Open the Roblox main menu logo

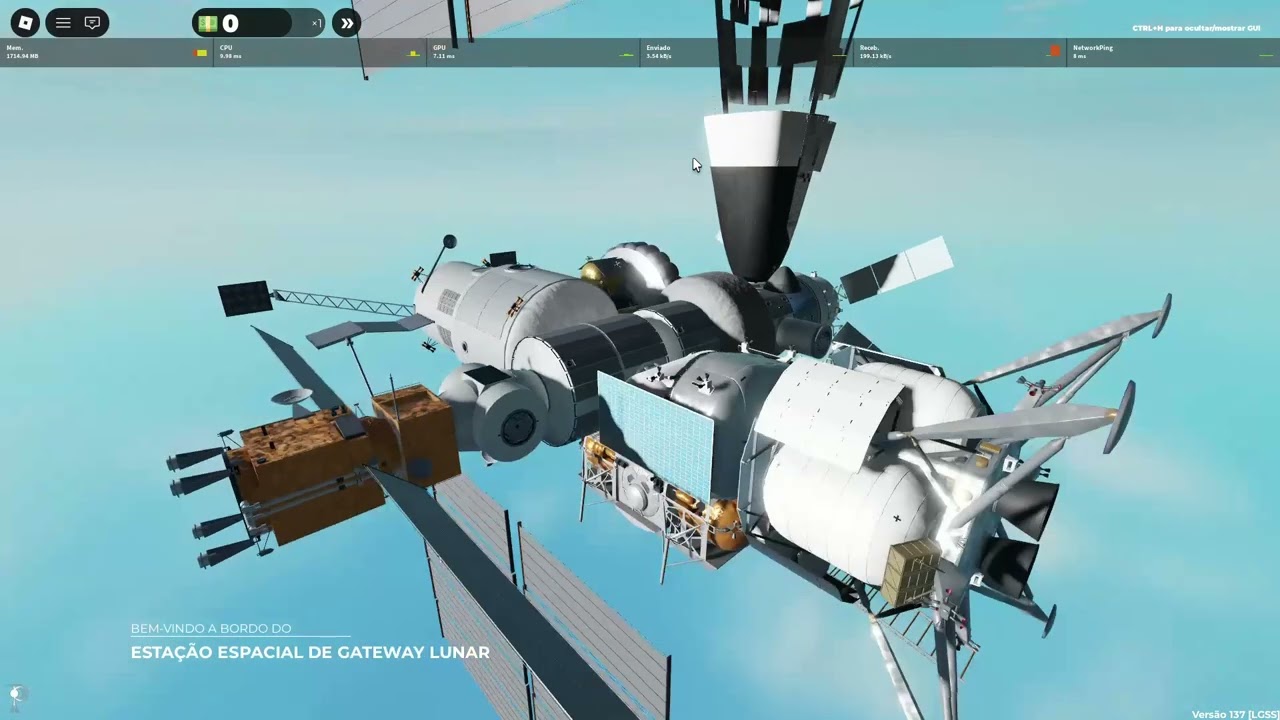tap(25, 23)
